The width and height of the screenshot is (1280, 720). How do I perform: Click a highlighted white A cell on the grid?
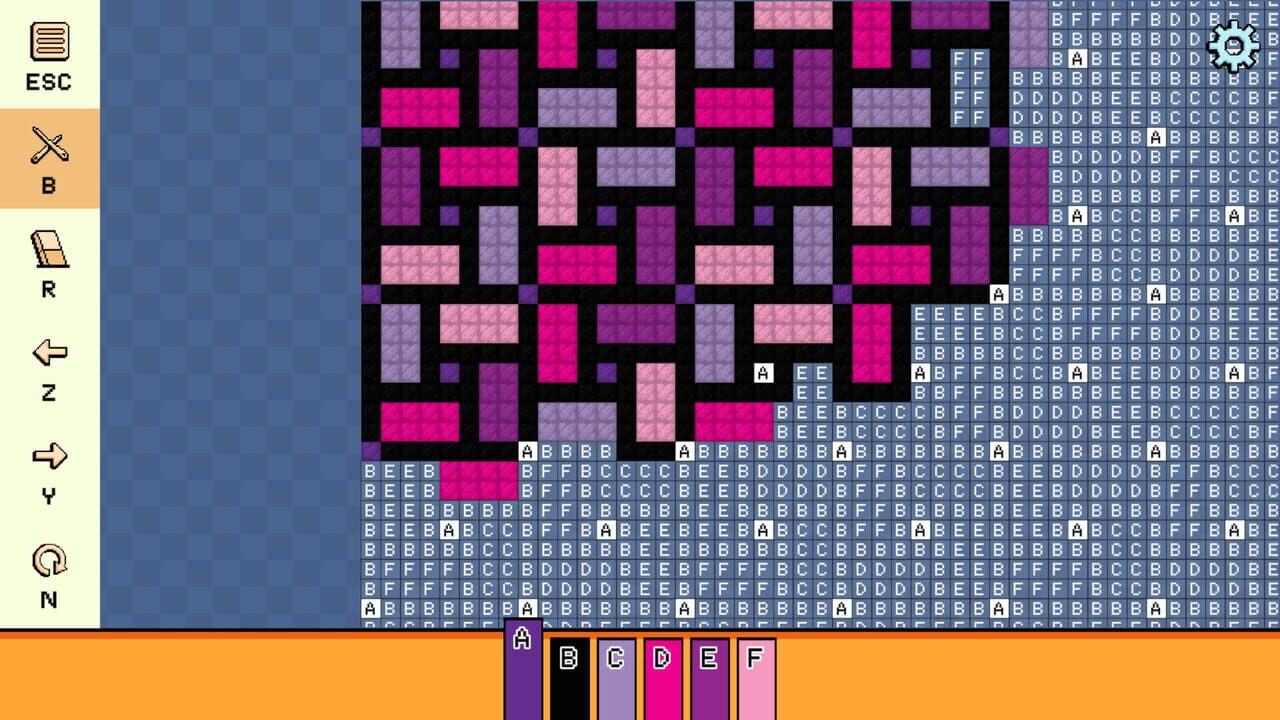[x=765, y=372]
